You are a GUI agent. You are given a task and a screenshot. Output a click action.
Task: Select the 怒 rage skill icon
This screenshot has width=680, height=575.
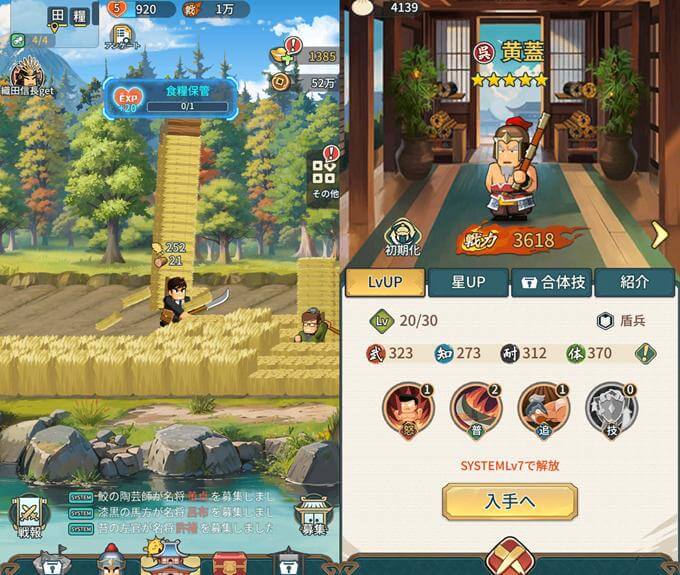[x=407, y=410]
